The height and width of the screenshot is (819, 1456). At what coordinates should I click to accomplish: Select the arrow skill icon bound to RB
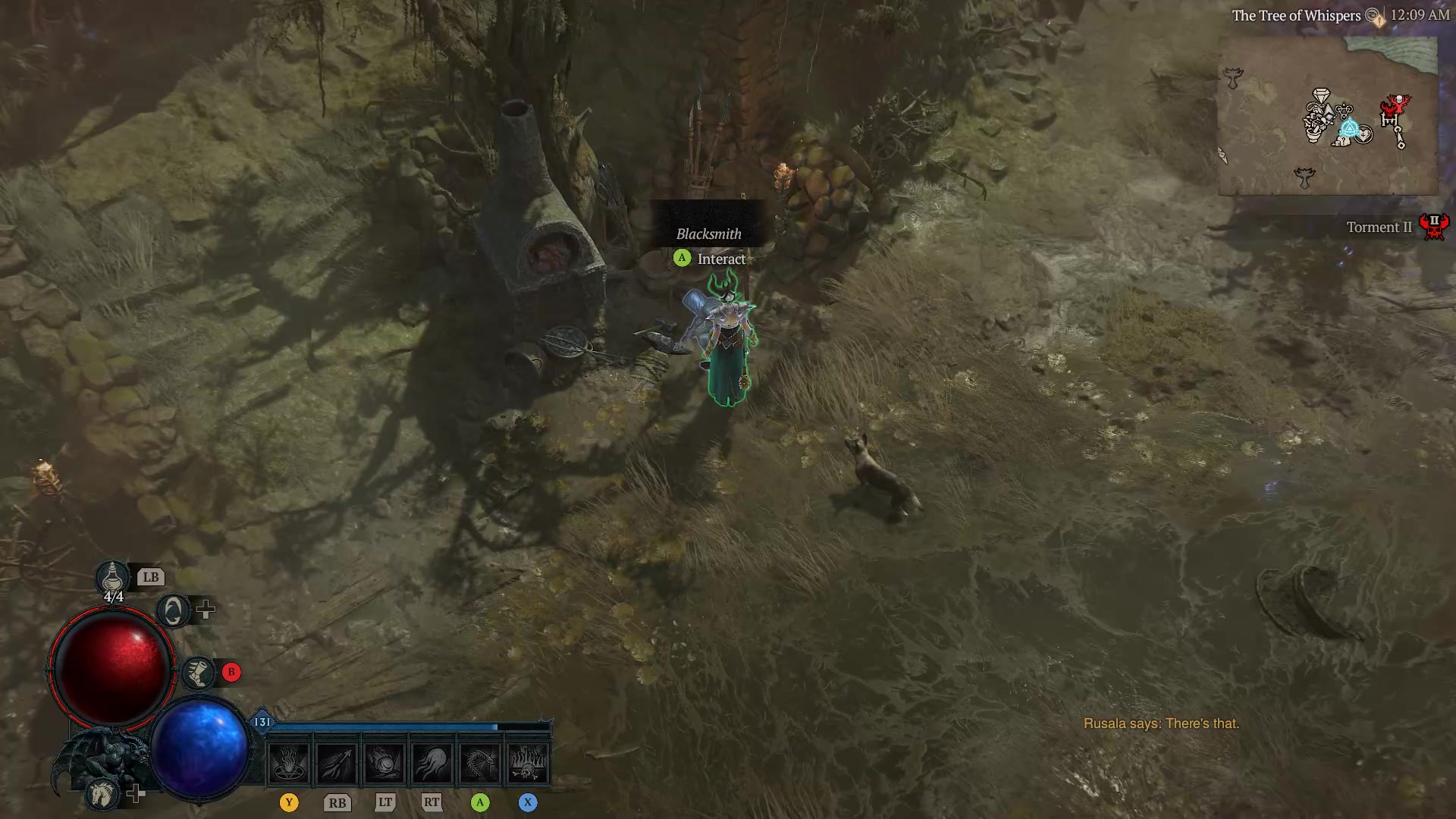(x=337, y=762)
